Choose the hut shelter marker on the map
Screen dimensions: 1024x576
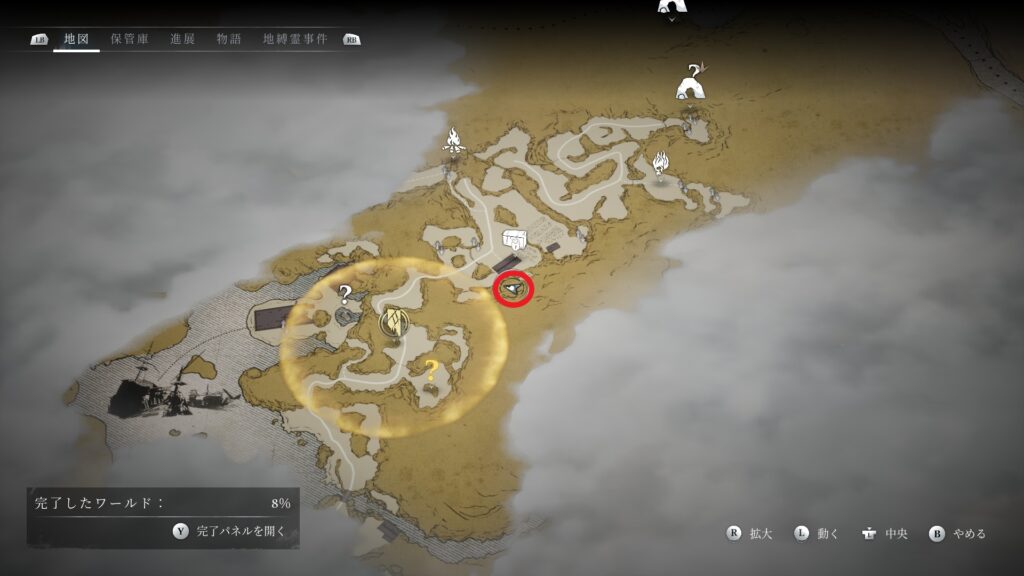690,83
